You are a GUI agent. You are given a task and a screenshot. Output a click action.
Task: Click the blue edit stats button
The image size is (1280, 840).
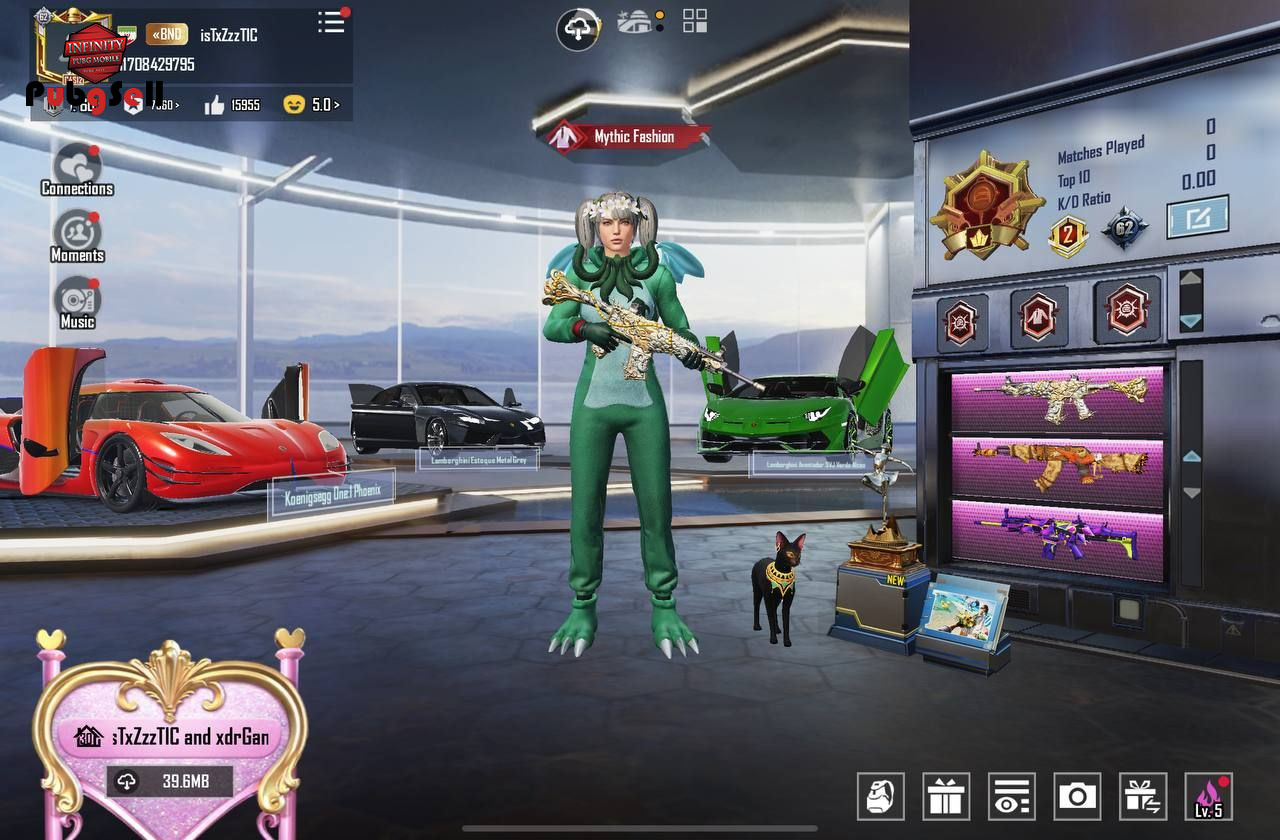tap(1197, 217)
